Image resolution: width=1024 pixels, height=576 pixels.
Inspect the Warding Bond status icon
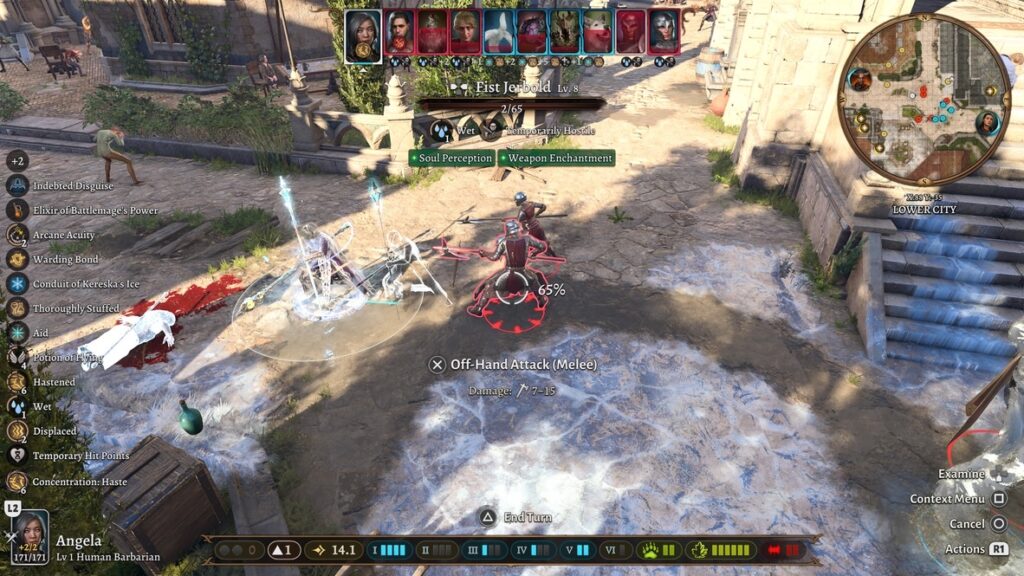pyautogui.click(x=17, y=259)
